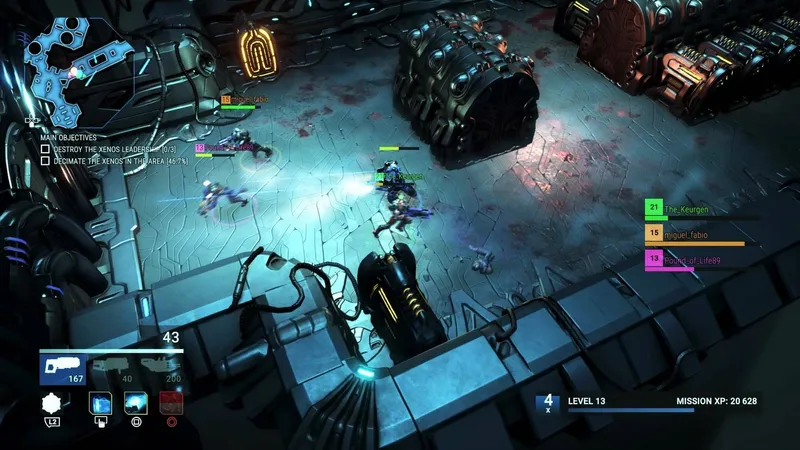Screen dimensions: 800x450
Task: Switch to the secondary weapon with 40 ammo
Action: pyautogui.click(x=113, y=370)
